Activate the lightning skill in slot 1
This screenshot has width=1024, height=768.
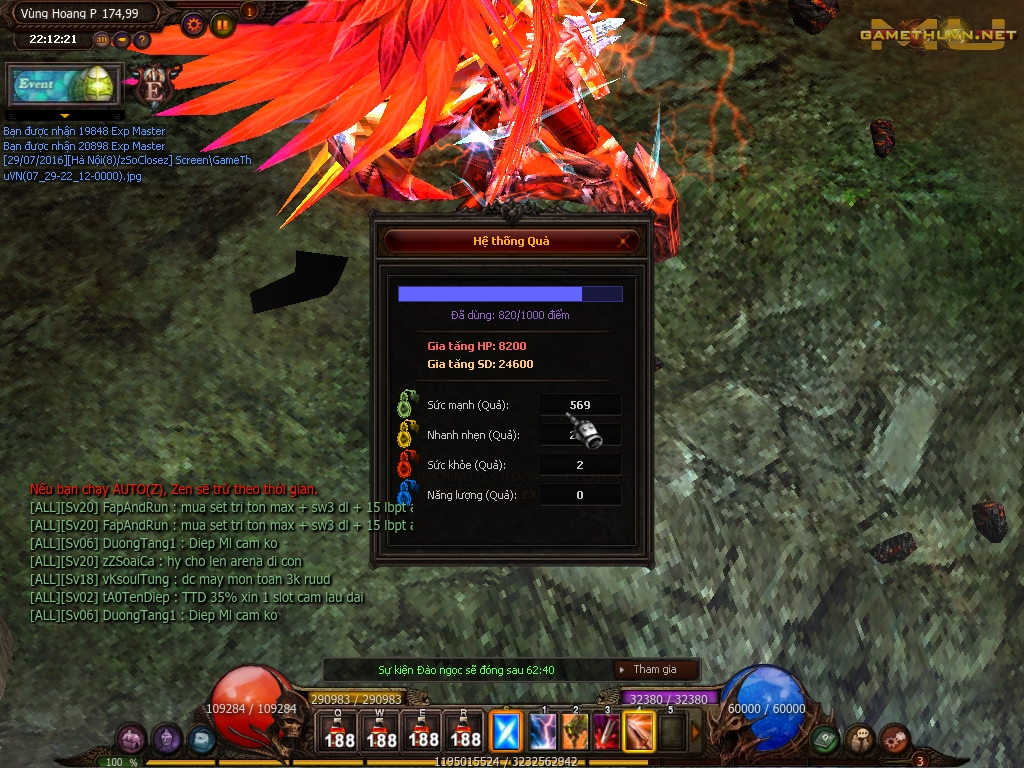pyautogui.click(x=543, y=732)
